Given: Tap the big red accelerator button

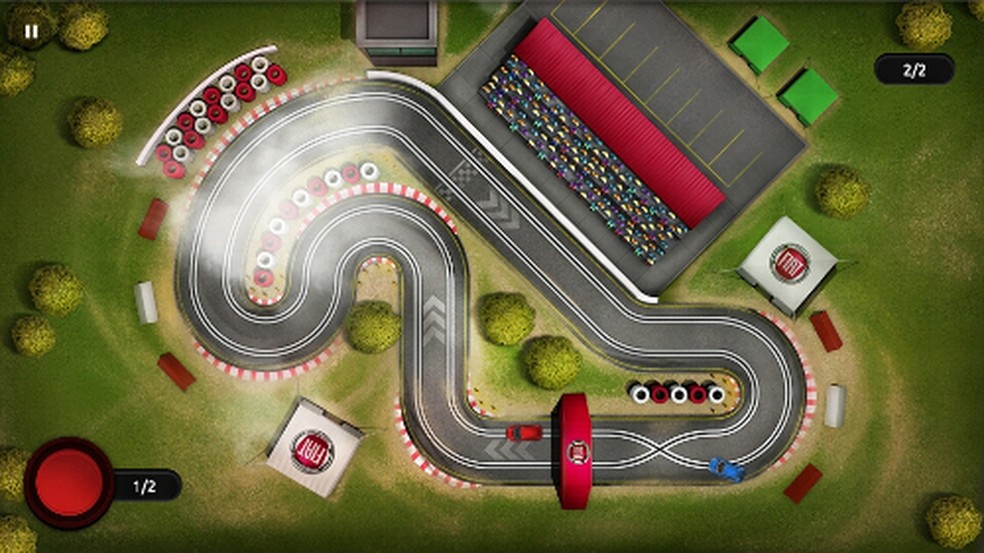Looking at the screenshot, I should pos(69,483).
